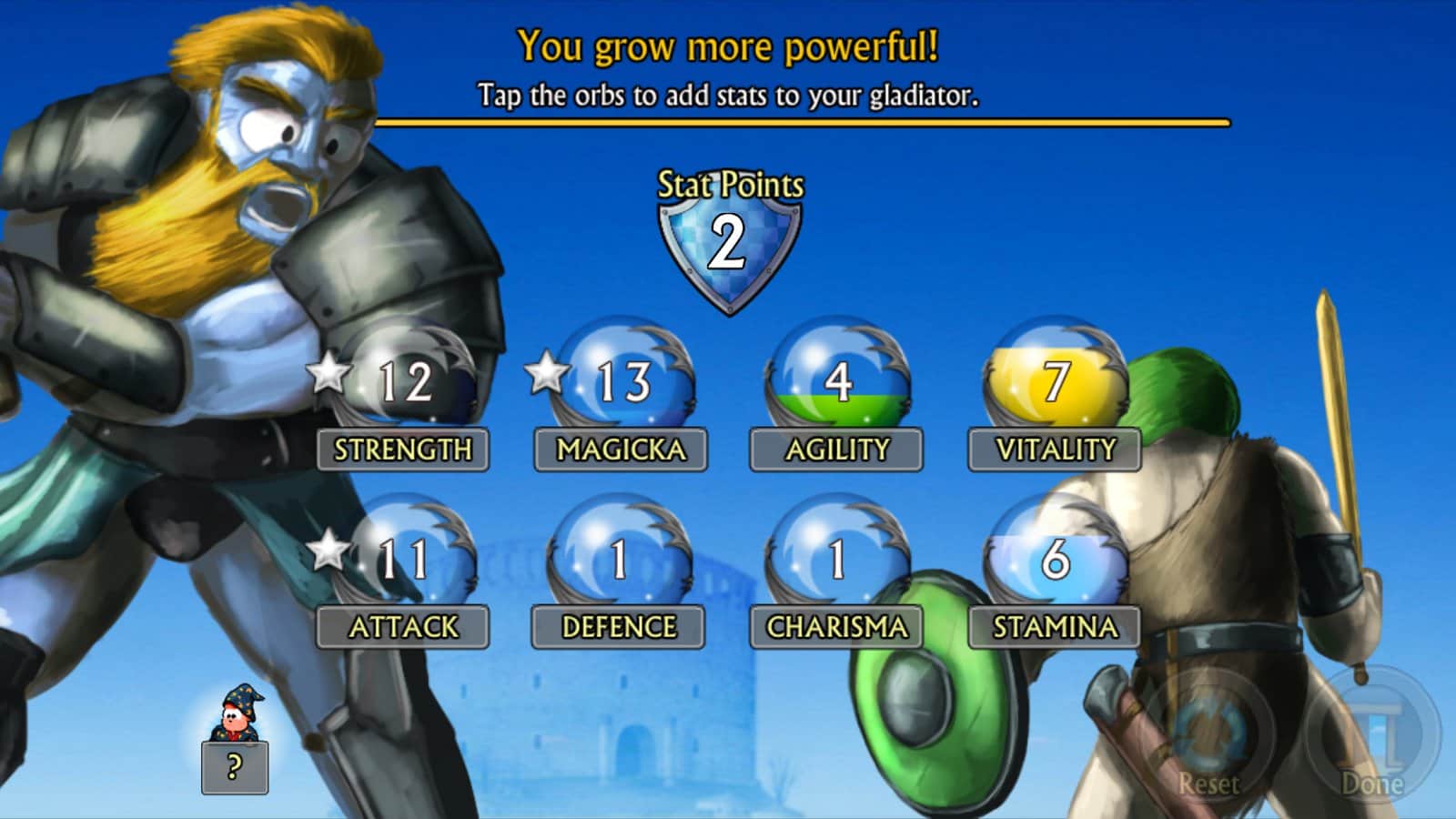Tap the Strength orb to add a point
Screen dimensions: 1456x819
406,382
